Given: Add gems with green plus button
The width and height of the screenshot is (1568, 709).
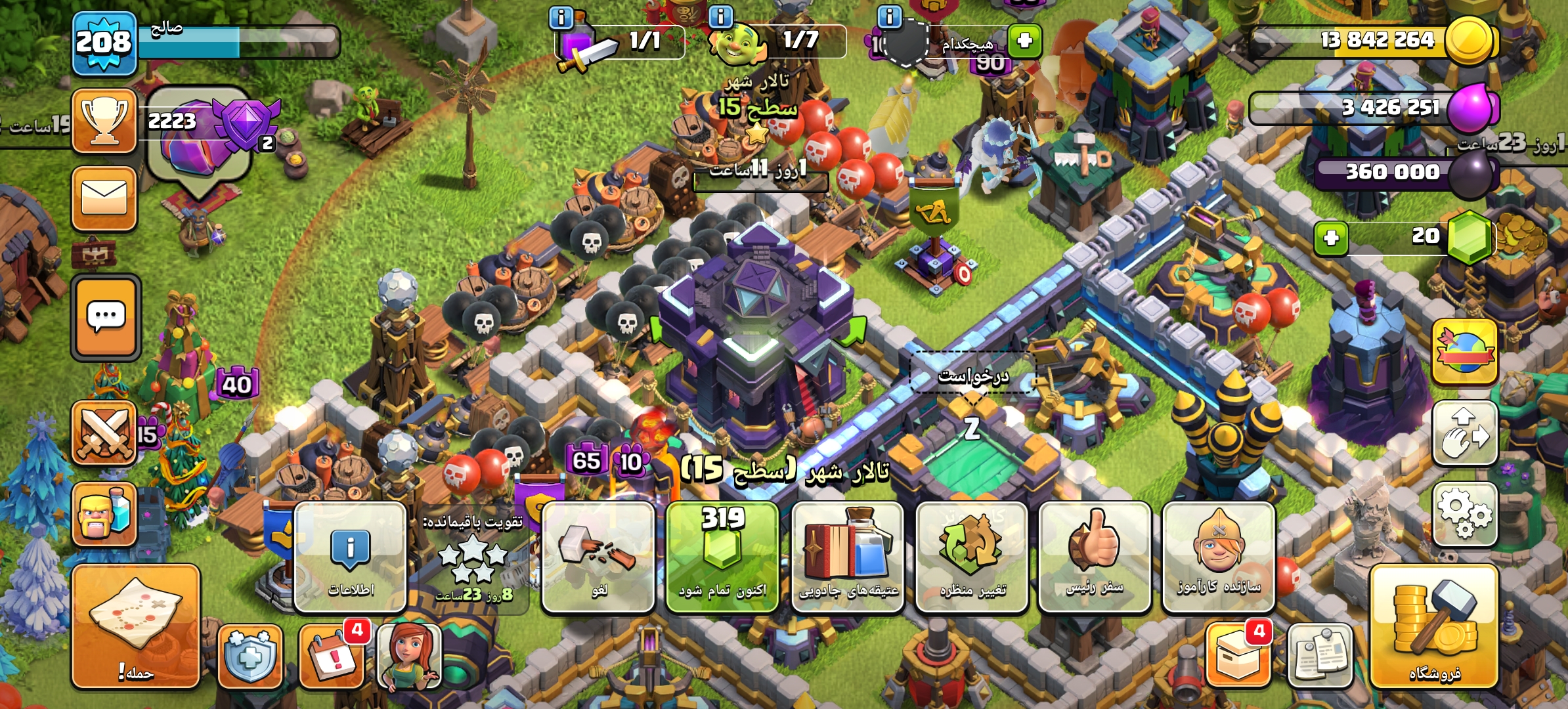Looking at the screenshot, I should pos(1331,238).
